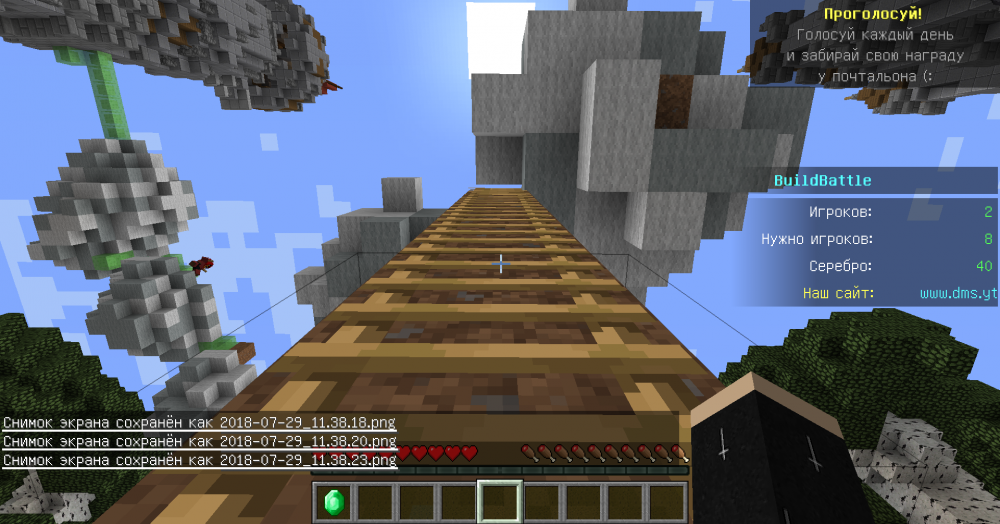This screenshot has width=1000, height=524.
Task: Open screenshot link 2018-07-29_11.38.18.png
Action: tap(307, 423)
